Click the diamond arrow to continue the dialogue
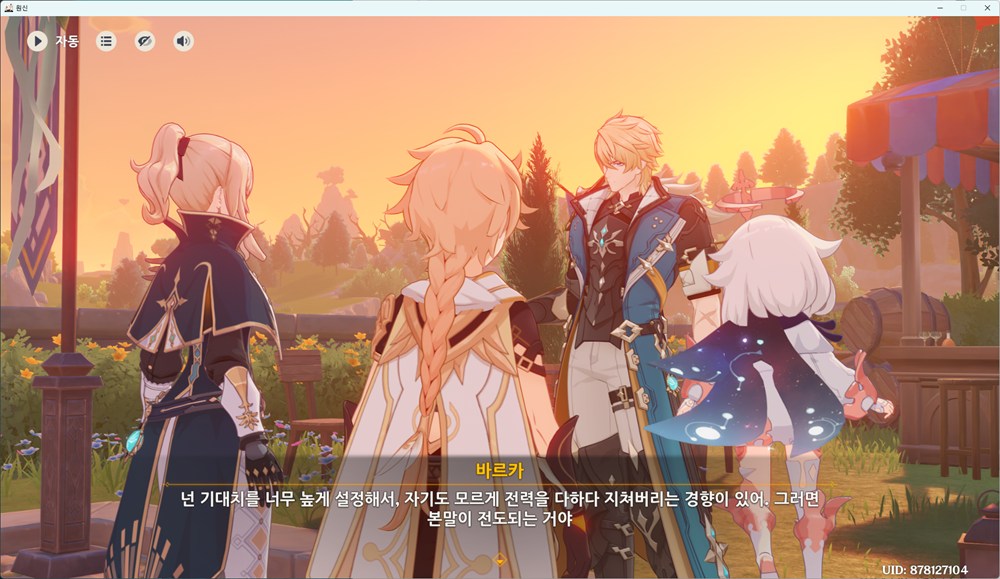This screenshot has width=1000, height=579. 500,558
